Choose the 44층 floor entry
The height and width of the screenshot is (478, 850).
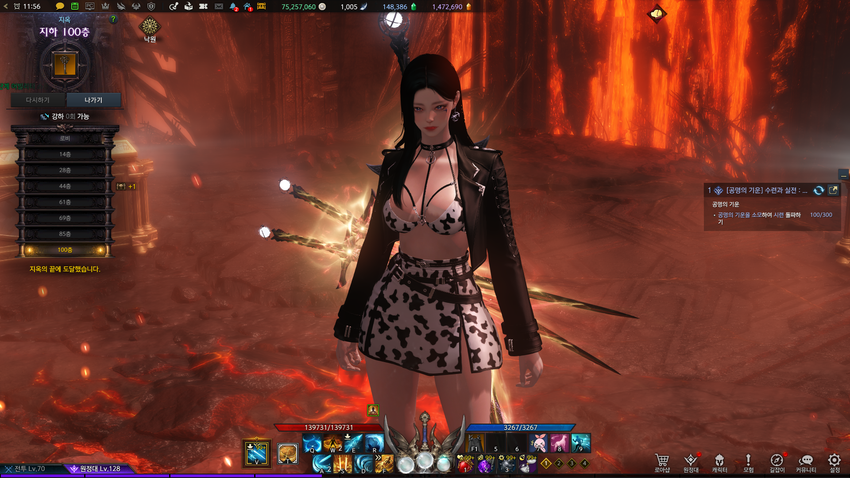click(x=64, y=186)
